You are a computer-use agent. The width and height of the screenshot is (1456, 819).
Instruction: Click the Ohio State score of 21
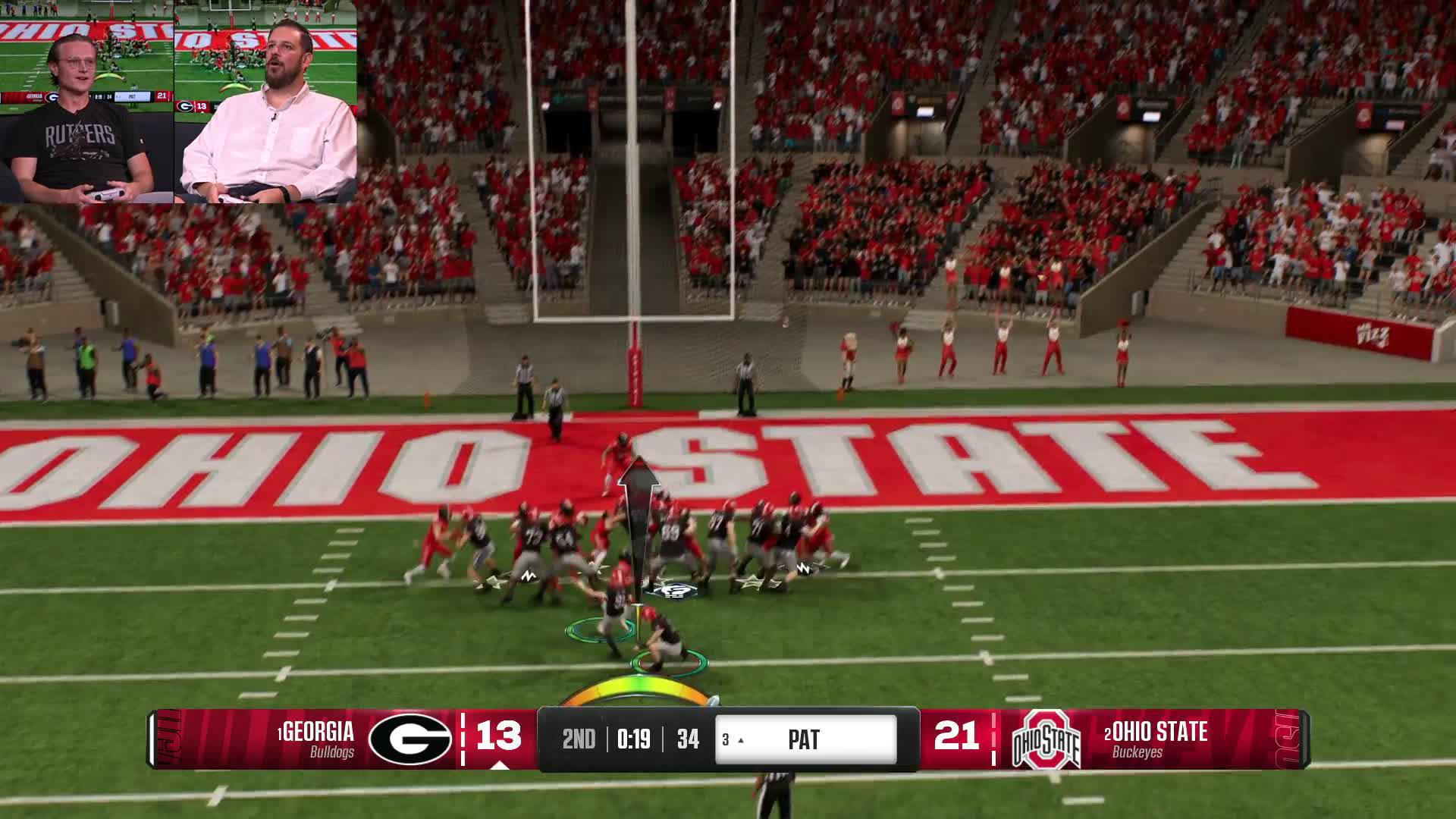click(959, 736)
